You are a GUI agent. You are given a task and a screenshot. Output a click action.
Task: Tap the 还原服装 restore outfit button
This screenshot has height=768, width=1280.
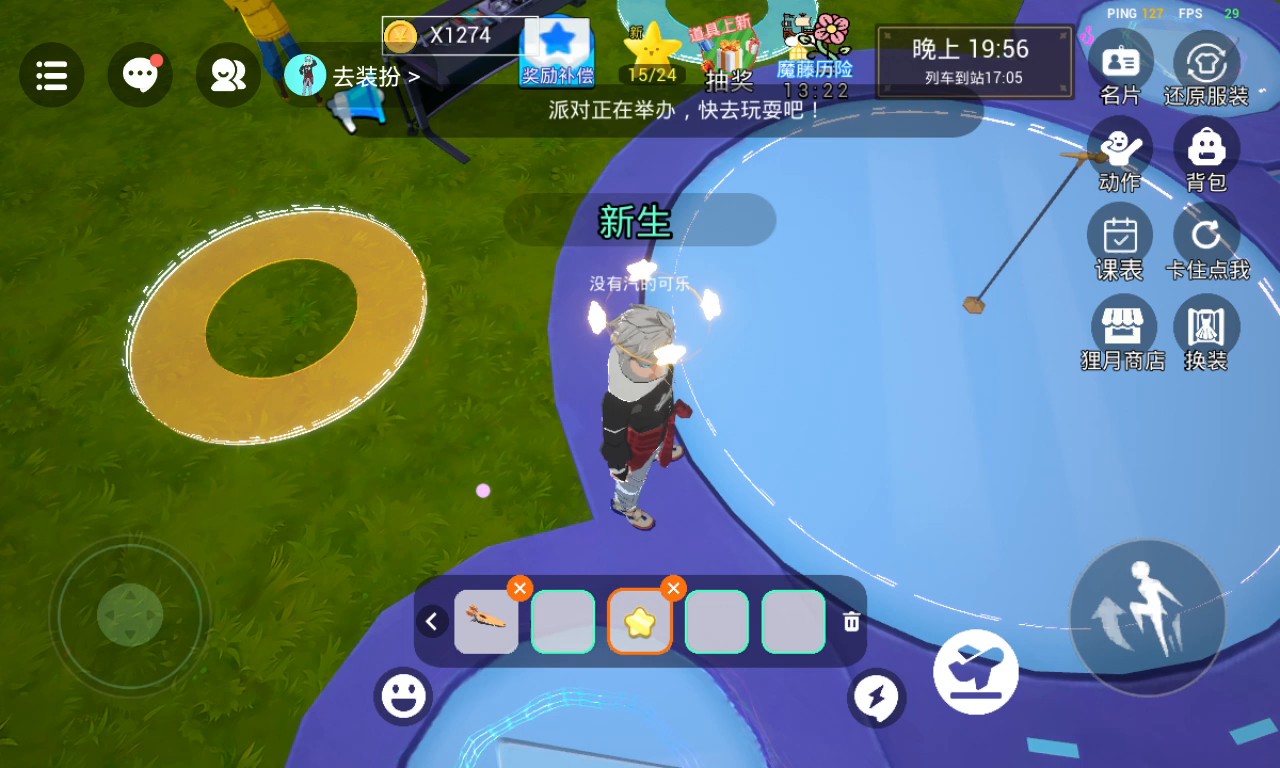tap(1206, 66)
